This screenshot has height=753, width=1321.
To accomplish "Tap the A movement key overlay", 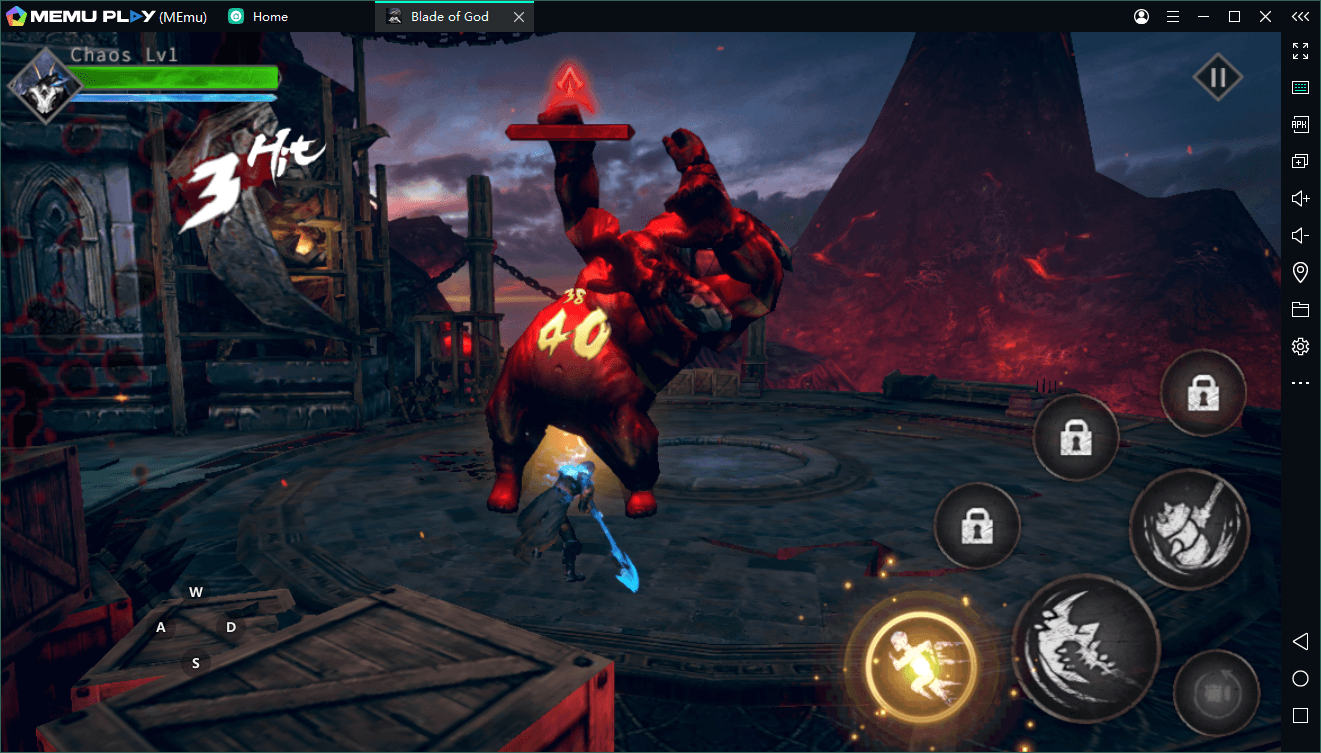I will click(x=161, y=628).
